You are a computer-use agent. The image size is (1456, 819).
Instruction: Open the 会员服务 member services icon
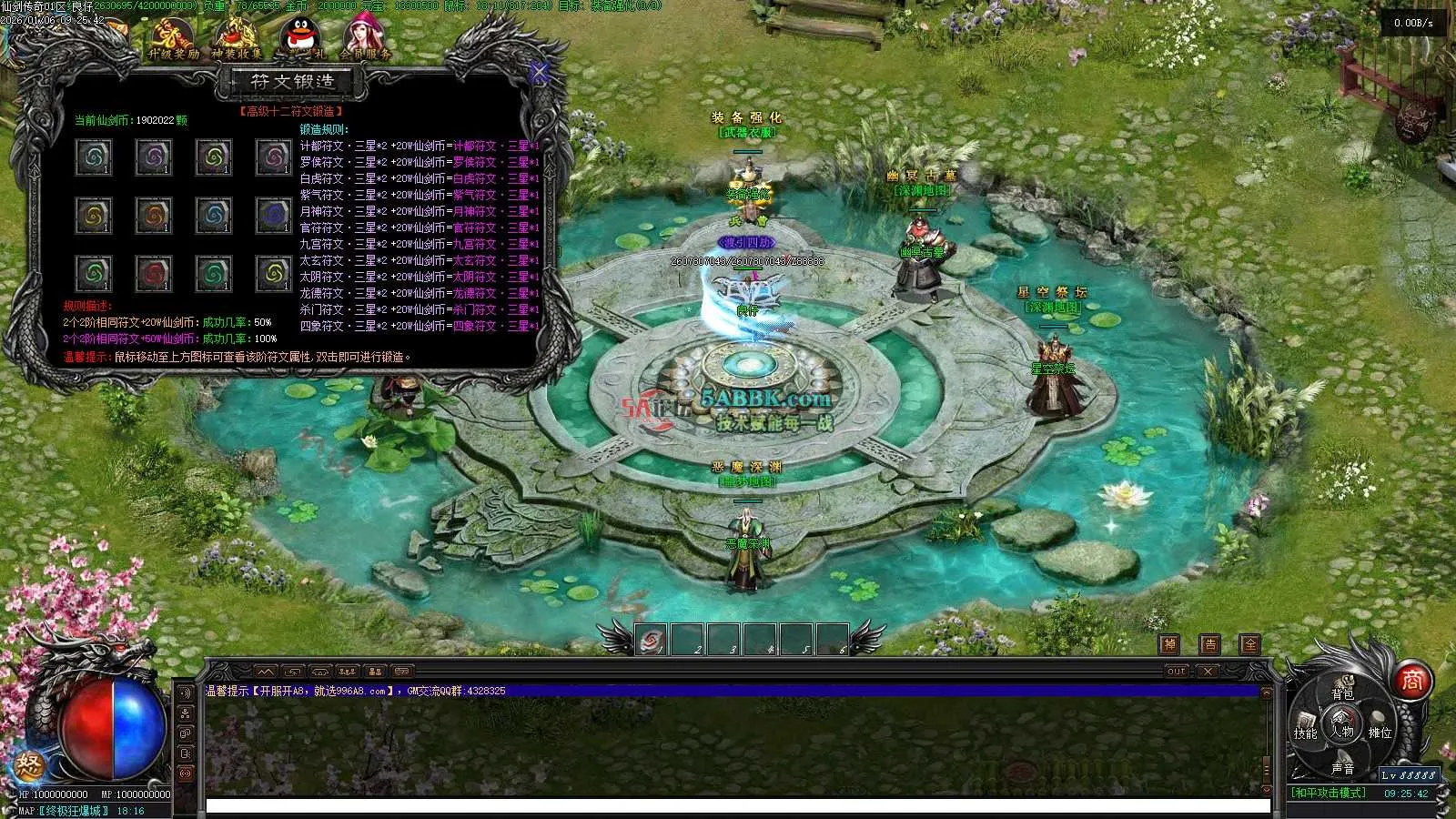coord(364,38)
